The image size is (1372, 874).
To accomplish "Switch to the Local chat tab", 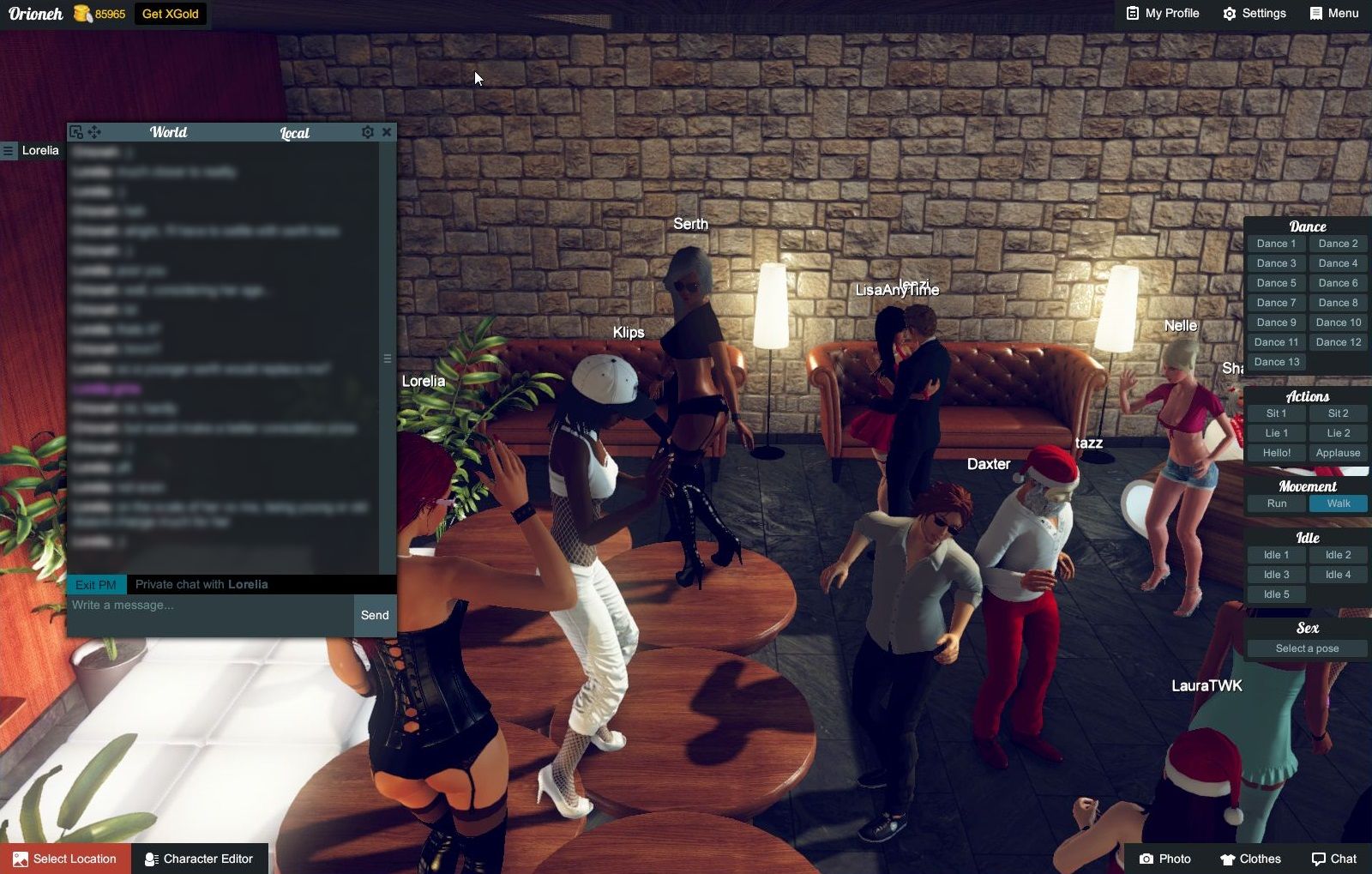I will pos(293,132).
